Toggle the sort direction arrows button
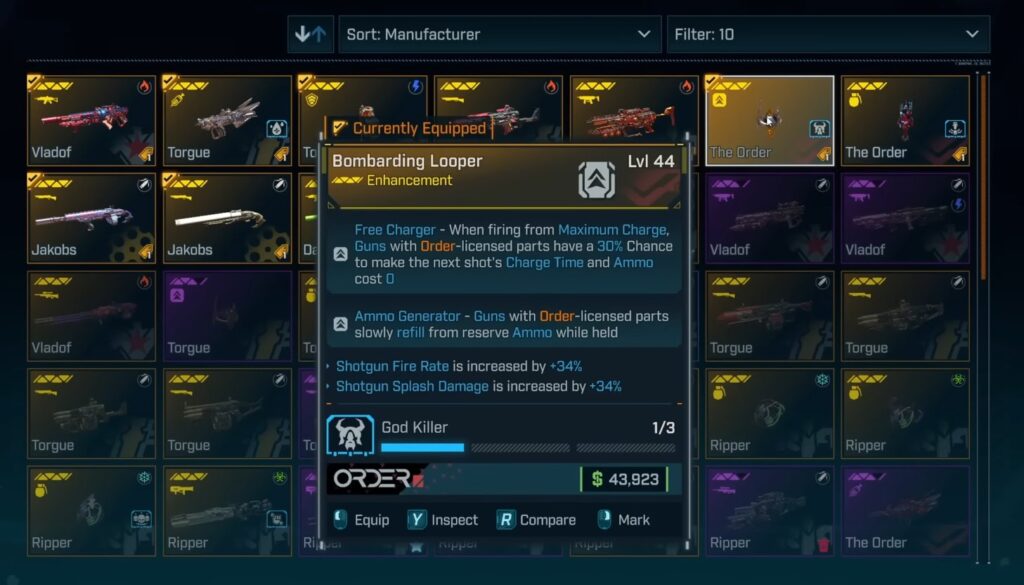 point(310,34)
